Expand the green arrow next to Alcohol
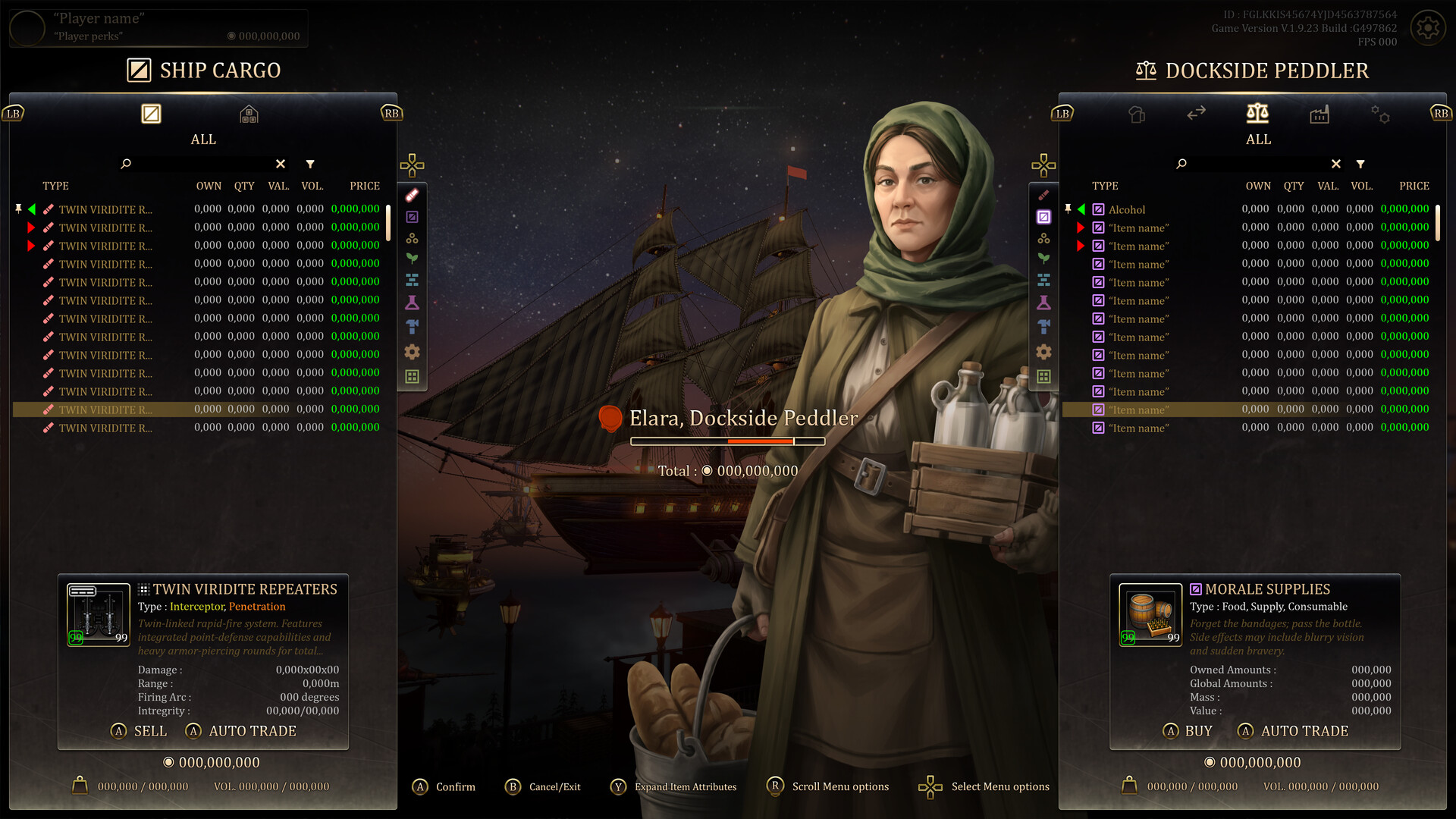This screenshot has width=1456, height=819. [1081, 209]
